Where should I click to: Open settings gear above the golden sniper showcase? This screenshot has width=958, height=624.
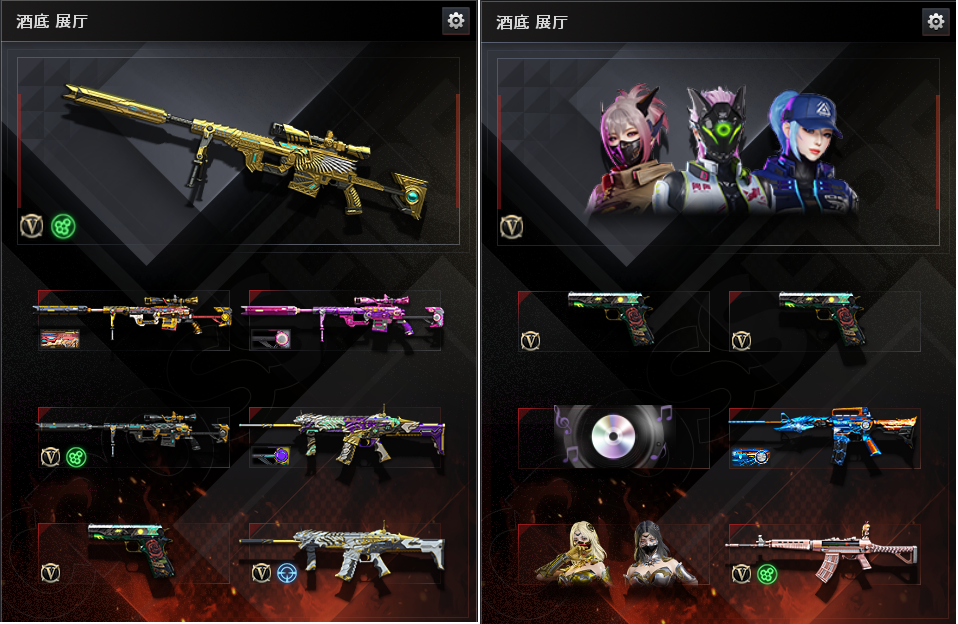click(456, 20)
